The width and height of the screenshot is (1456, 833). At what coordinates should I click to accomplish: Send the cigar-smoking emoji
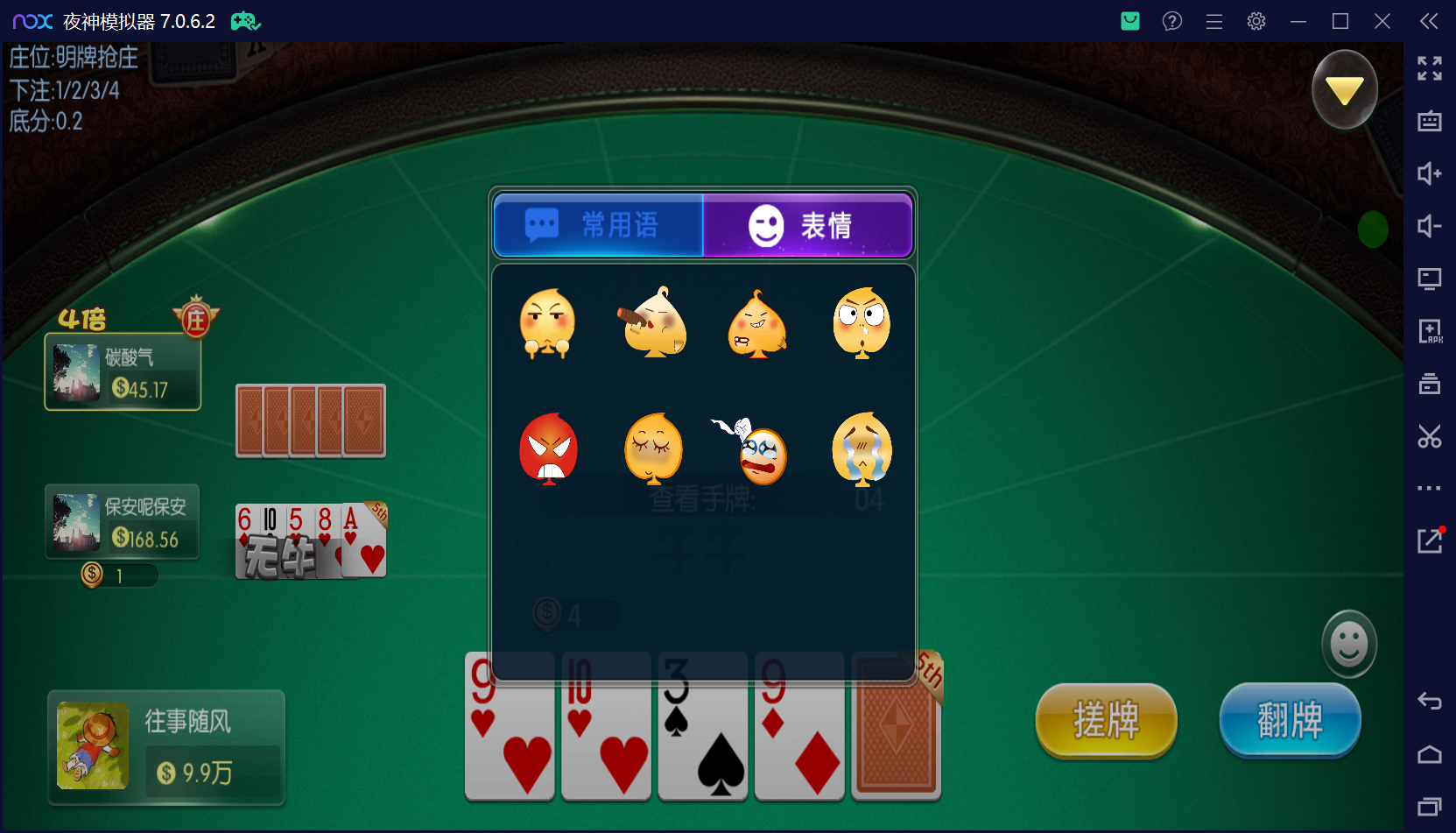(x=653, y=322)
